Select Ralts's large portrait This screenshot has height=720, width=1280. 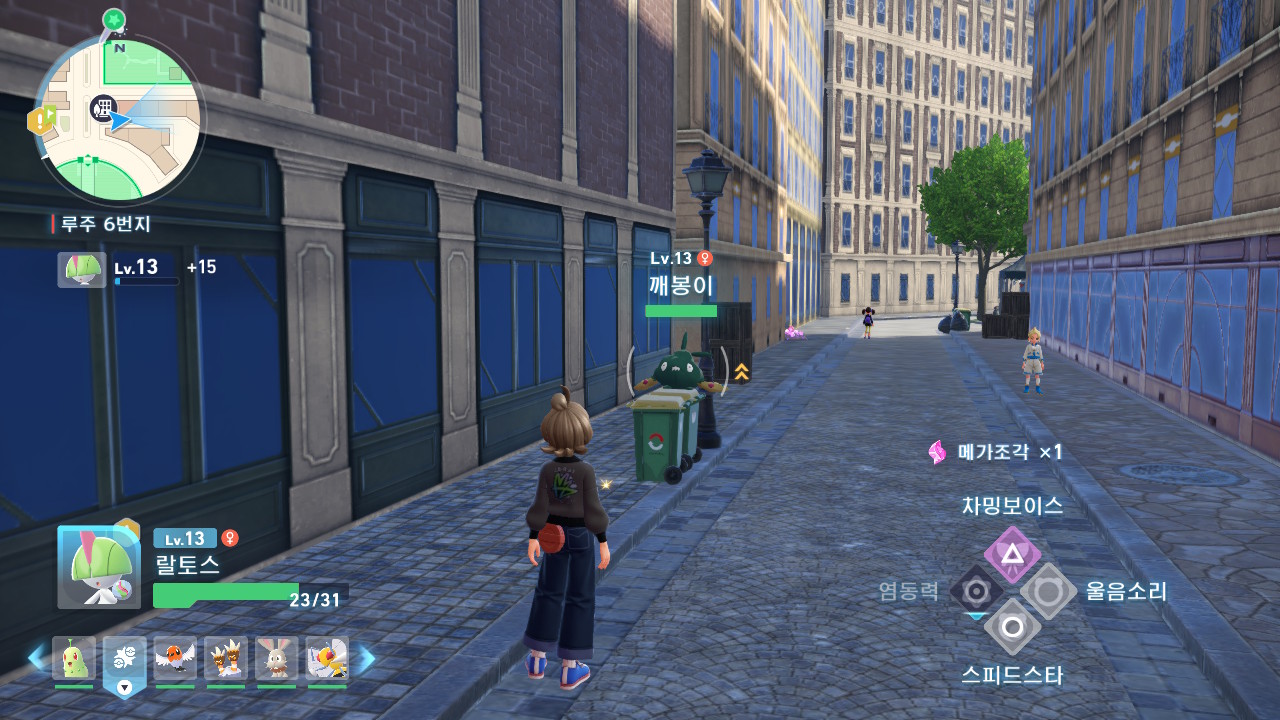pyautogui.click(x=98, y=567)
